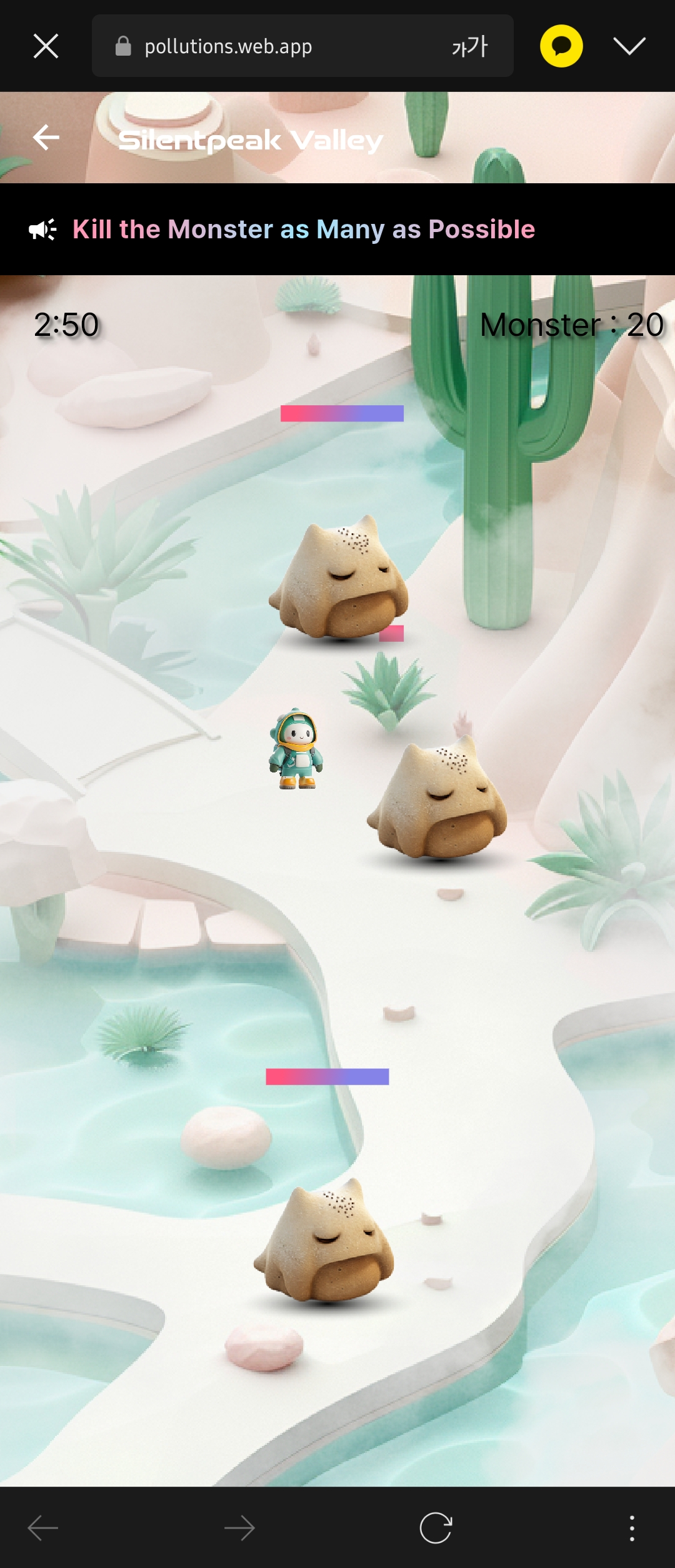Close the in-app browser window

coord(46,46)
